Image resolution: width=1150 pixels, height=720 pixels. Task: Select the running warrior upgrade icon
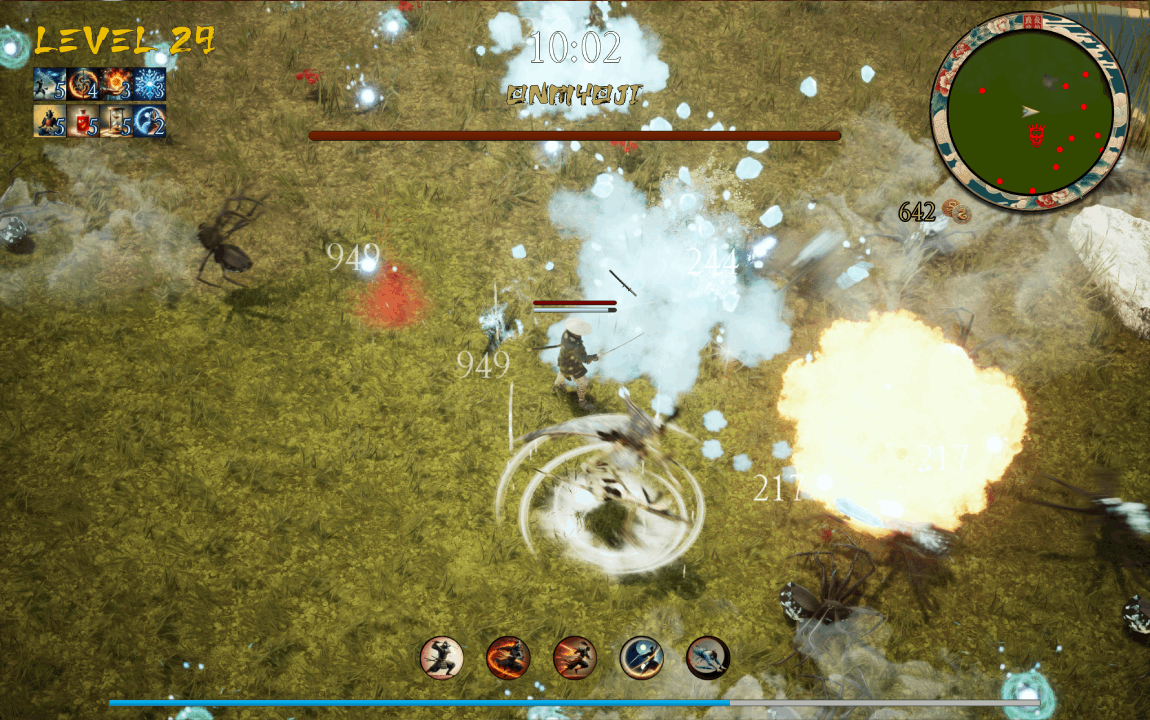point(50,84)
